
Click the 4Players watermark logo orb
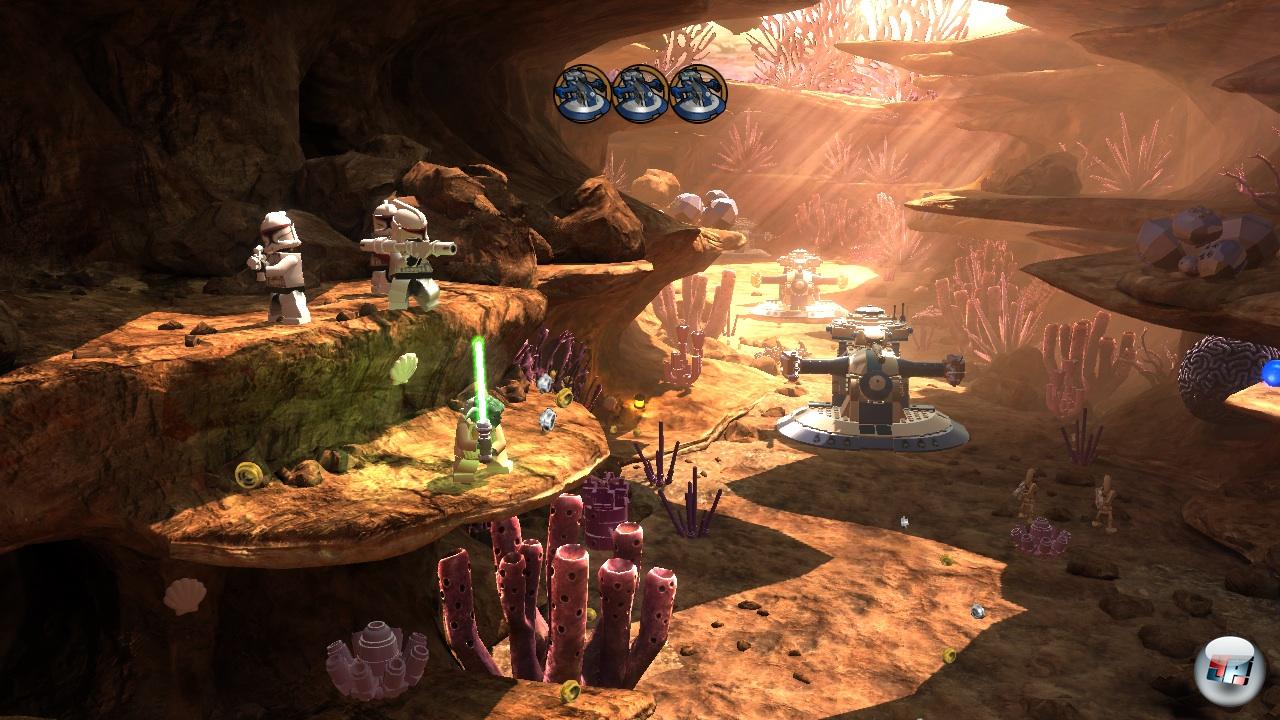(1229, 669)
